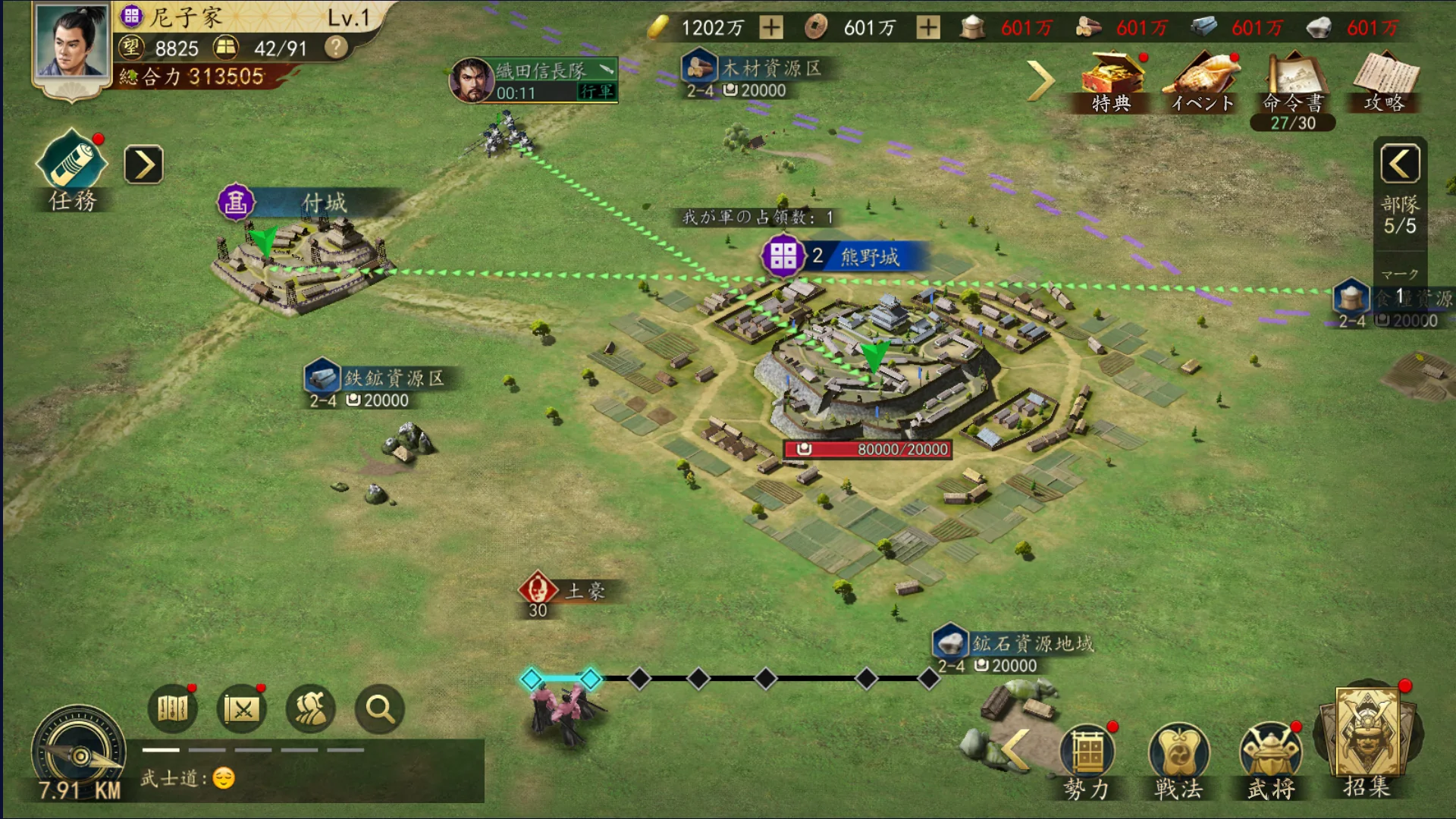Viewport: 1456px width, 819px height.
Task: Open the crossed-swords mail icon
Action: (242, 709)
